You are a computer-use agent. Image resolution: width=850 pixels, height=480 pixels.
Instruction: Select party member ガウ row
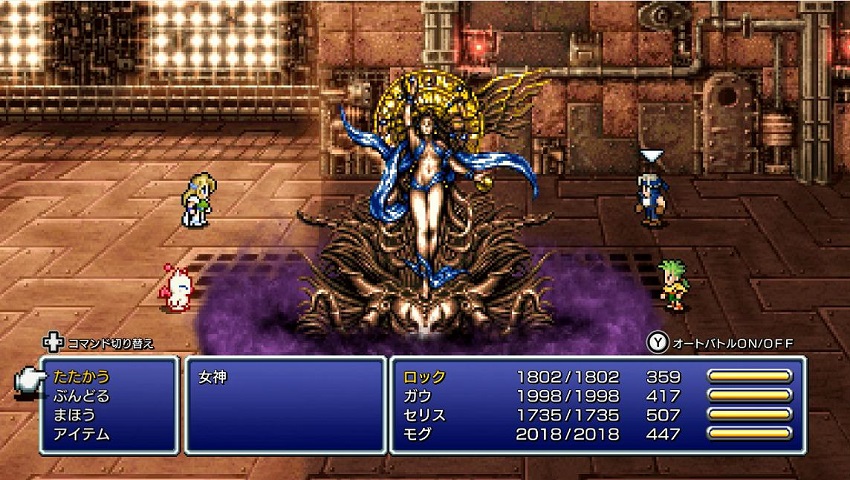coord(418,396)
